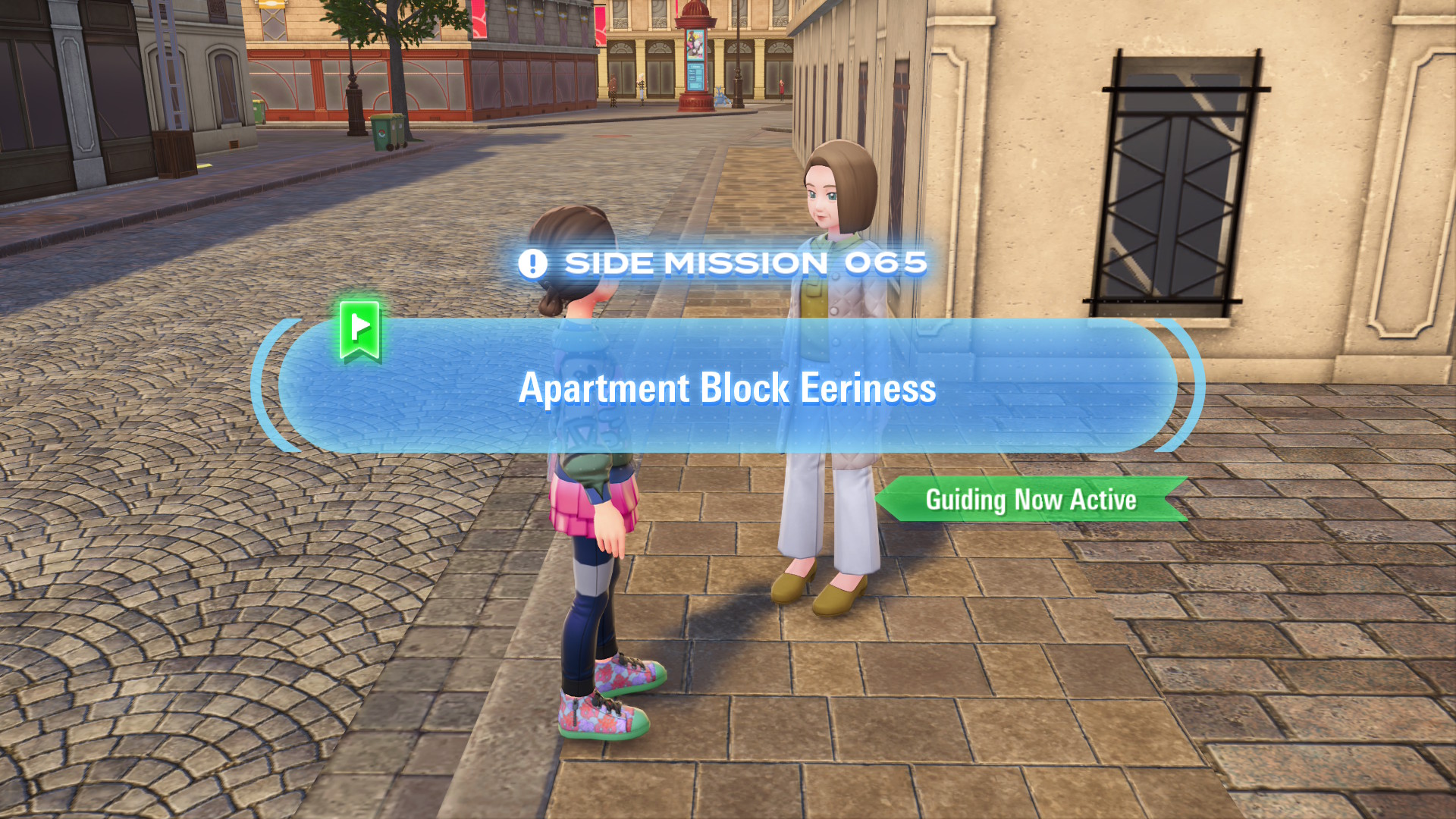This screenshot has height=819, width=1456.
Task: Click the red banner flags on the storefront
Action: coord(478,19)
